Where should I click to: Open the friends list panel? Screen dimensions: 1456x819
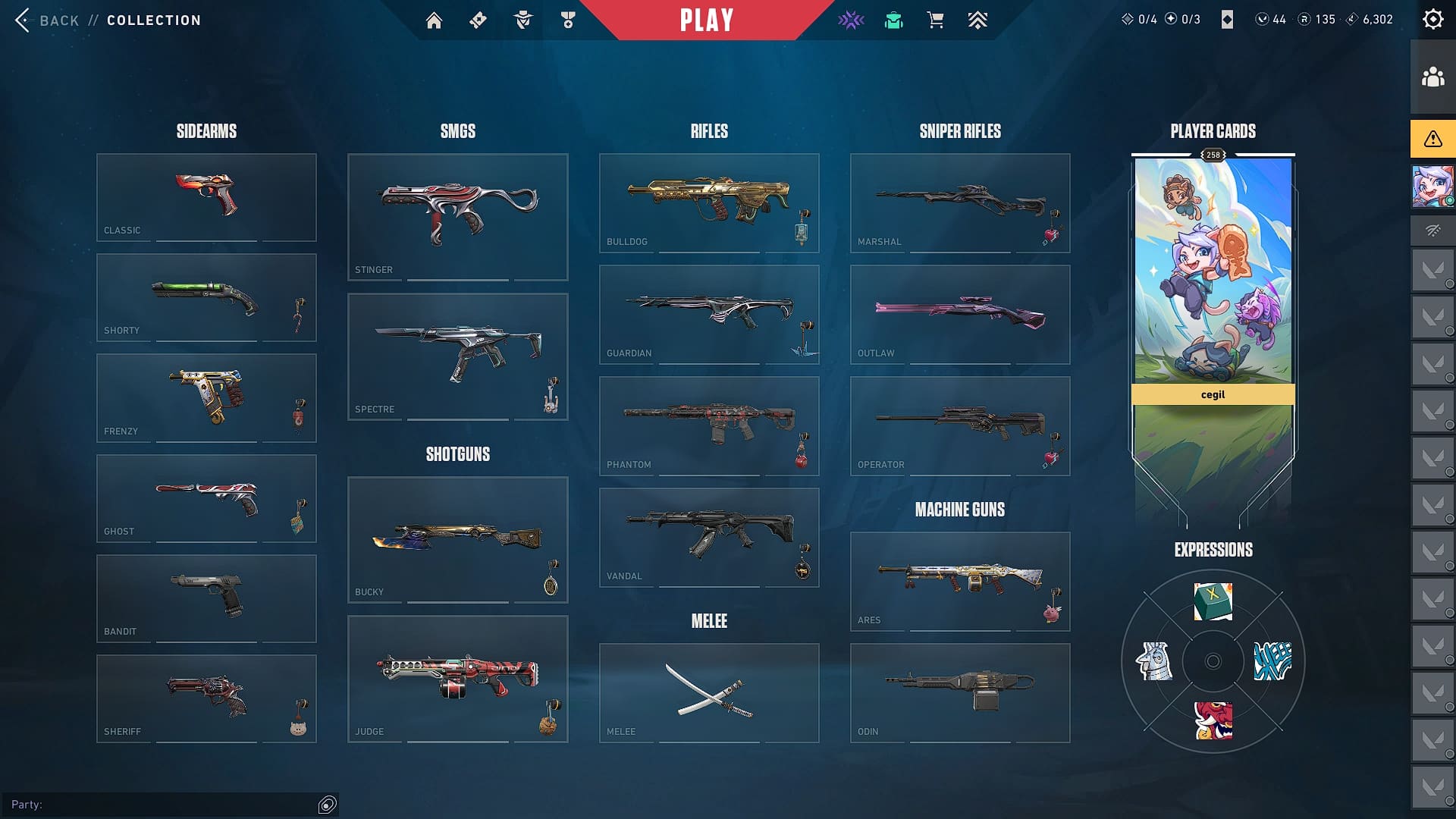pos(1432,77)
